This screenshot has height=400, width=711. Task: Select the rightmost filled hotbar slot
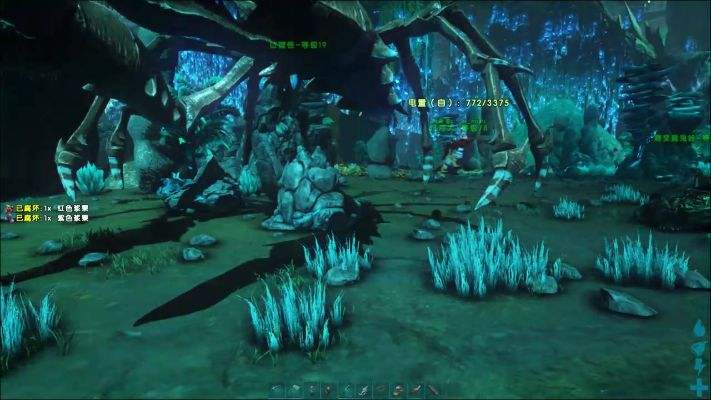point(433,389)
